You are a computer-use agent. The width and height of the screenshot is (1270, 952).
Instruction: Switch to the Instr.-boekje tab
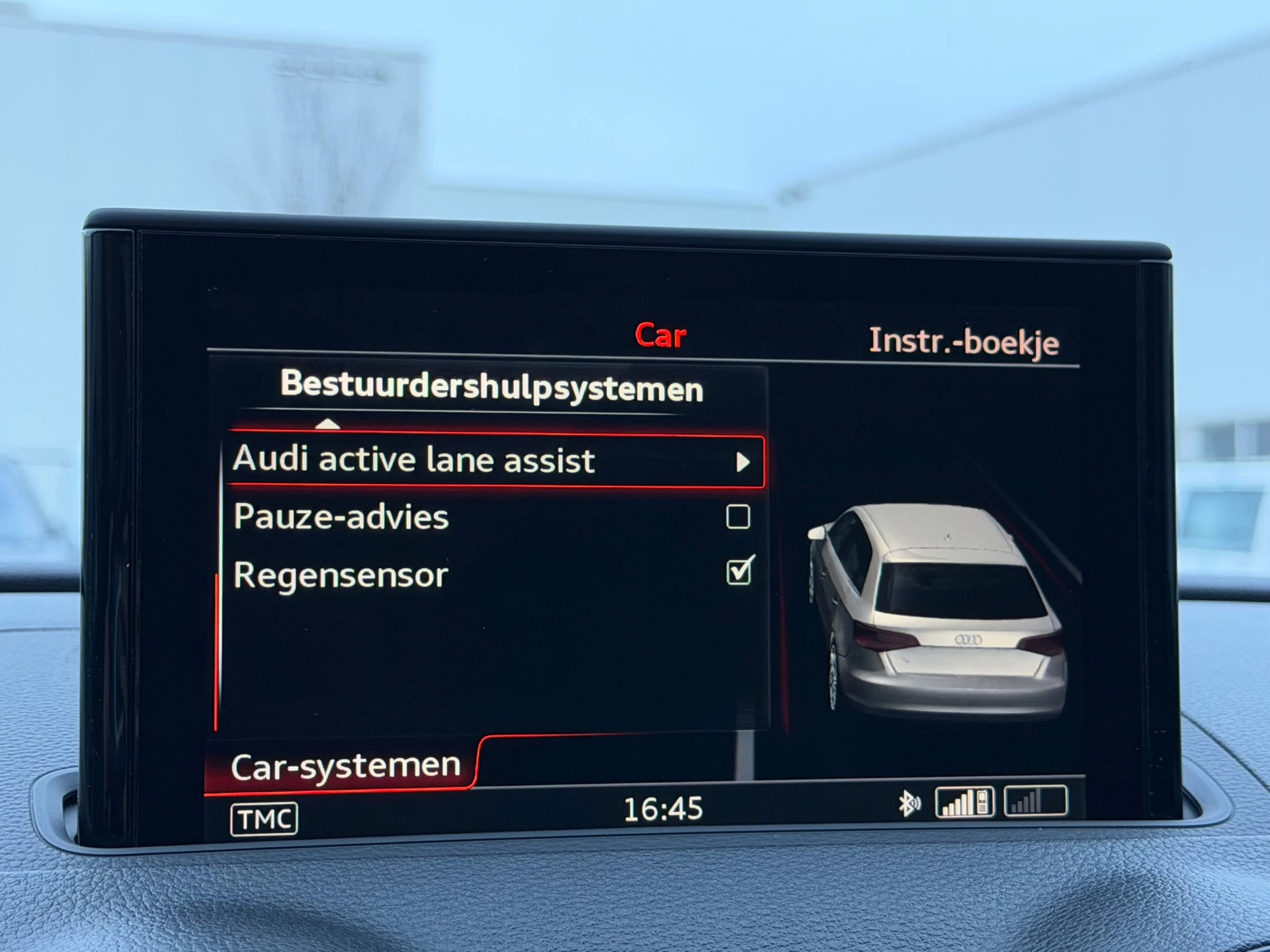pyautogui.click(x=966, y=342)
